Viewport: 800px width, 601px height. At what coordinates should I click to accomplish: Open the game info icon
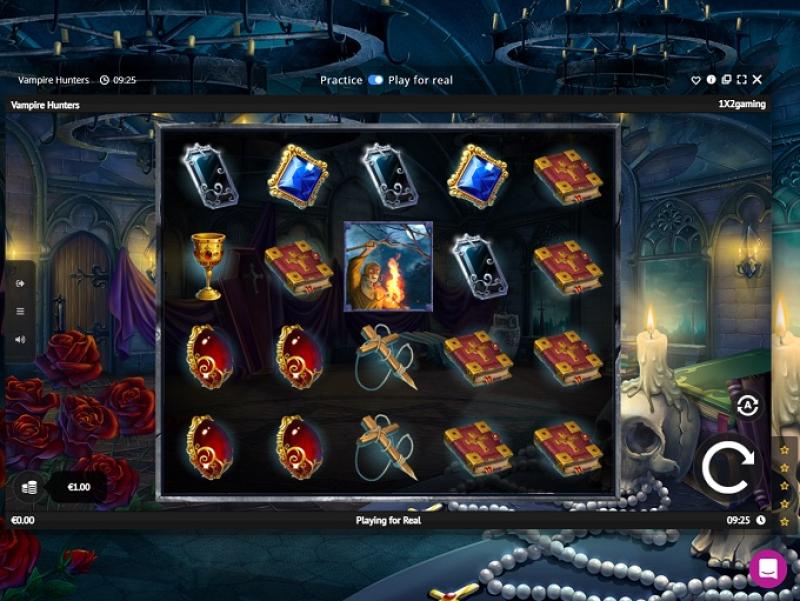[x=711, y=80]
